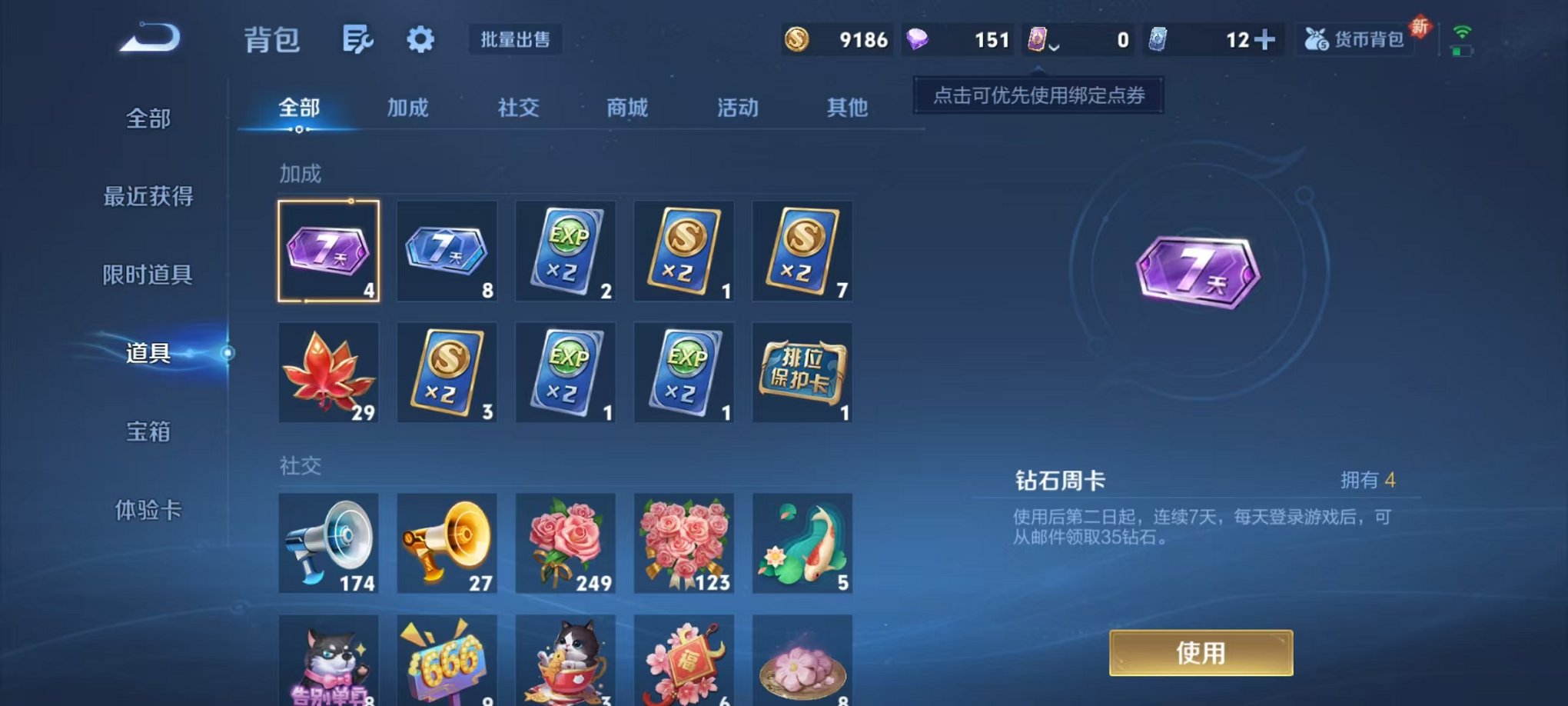Select the red maple leaf item
Screen dimensions: 1568x706
click(x=329, y=373)
